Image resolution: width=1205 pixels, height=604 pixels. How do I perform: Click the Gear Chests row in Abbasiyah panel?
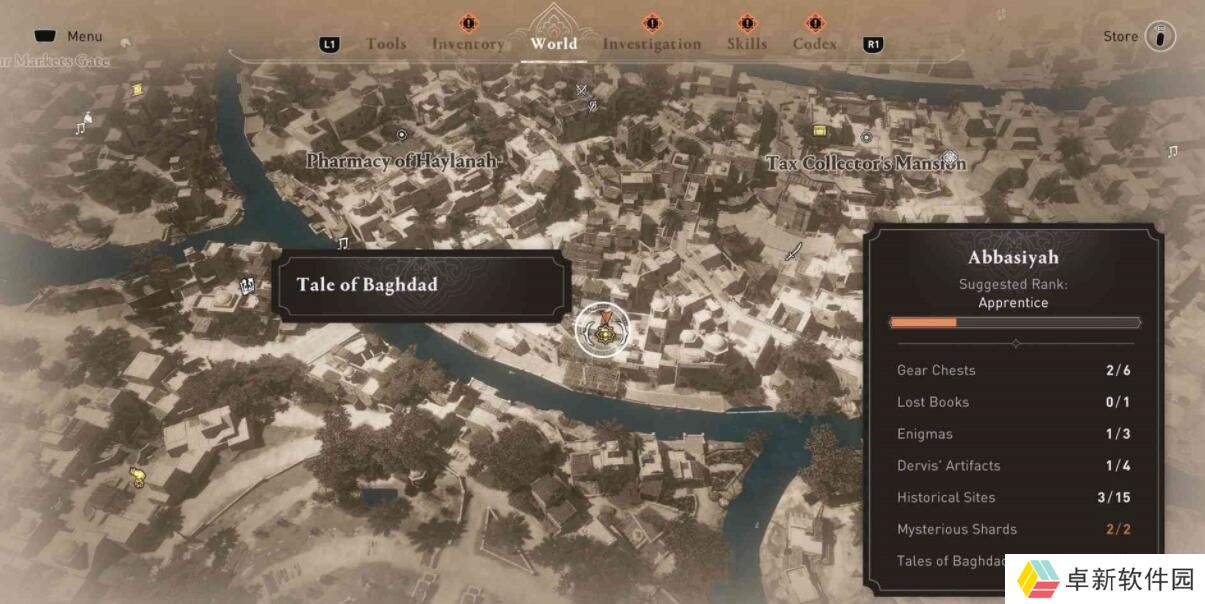coord(1013,370)
